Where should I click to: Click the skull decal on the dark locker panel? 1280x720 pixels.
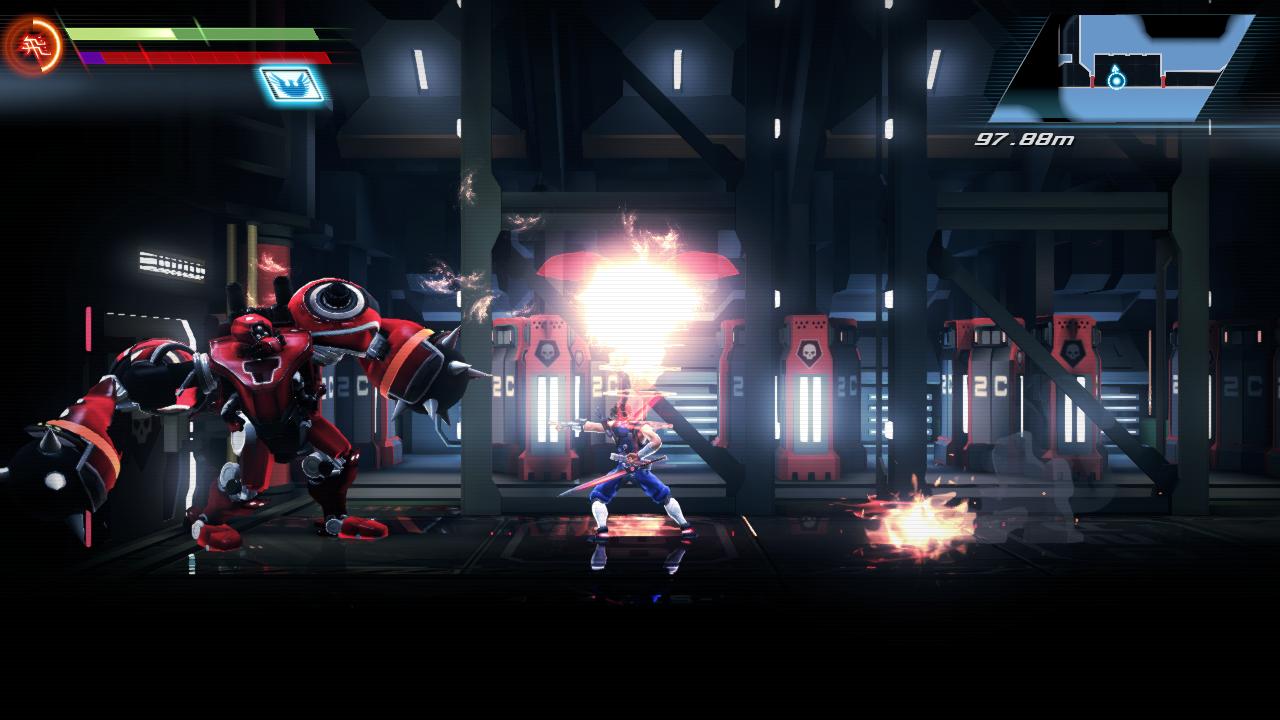pyautogui.click(x=140, y=430)
